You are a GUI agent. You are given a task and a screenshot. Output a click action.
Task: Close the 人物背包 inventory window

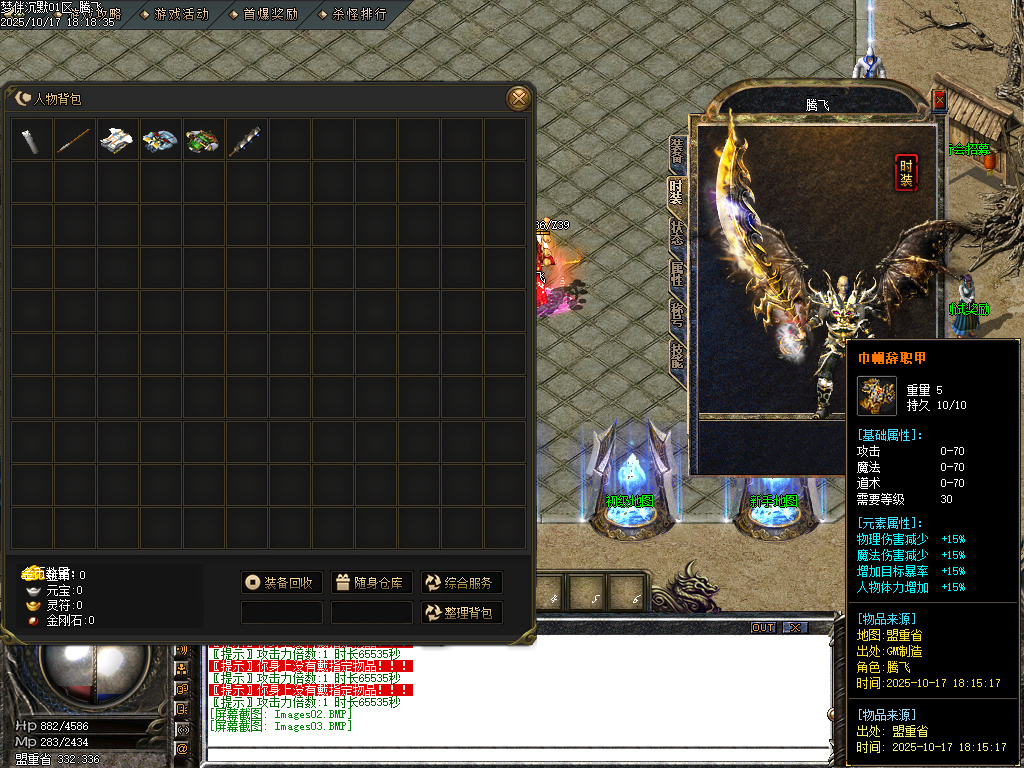[518, 98]
